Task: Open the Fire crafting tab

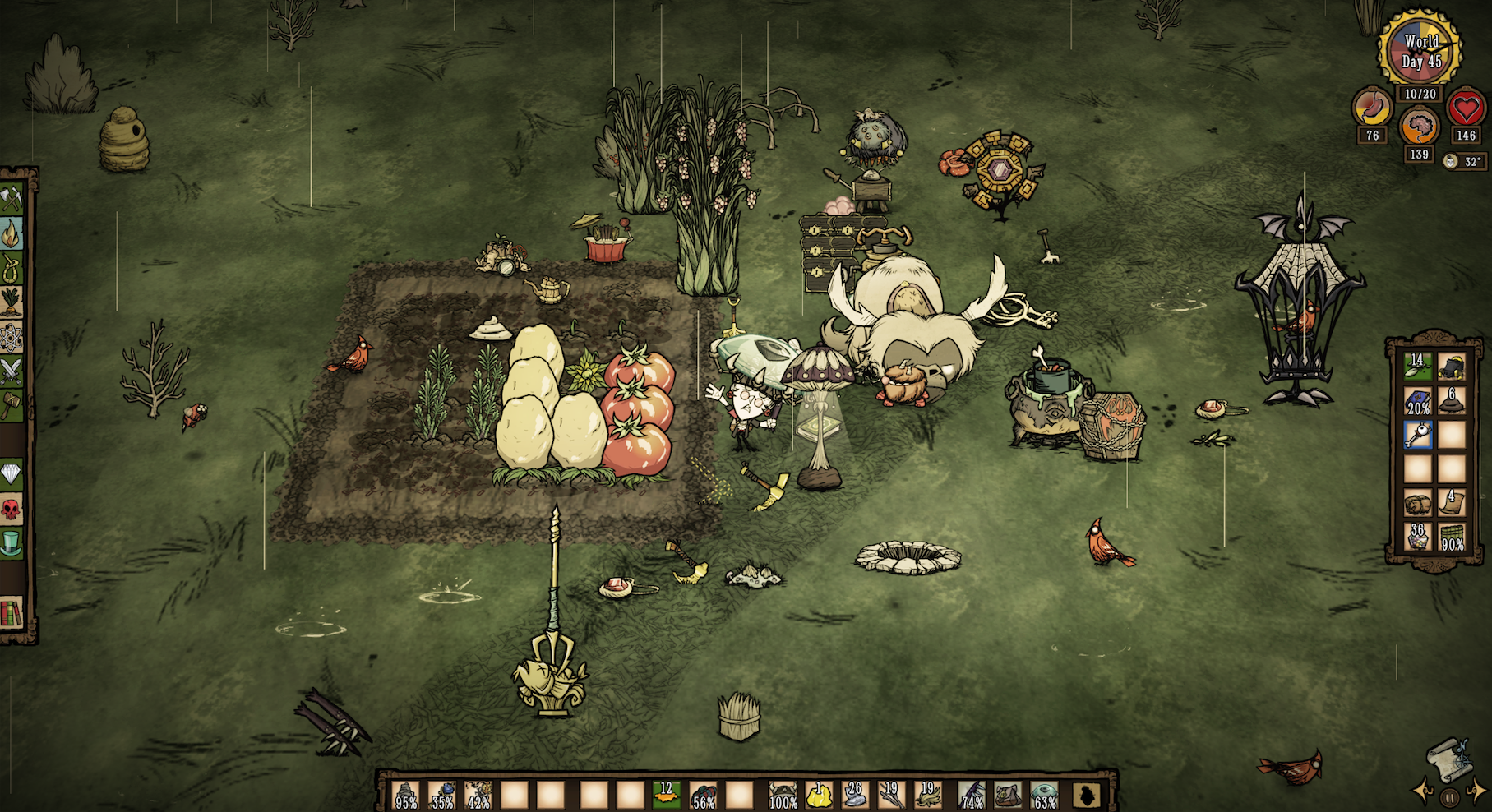Action: (12, 234)
